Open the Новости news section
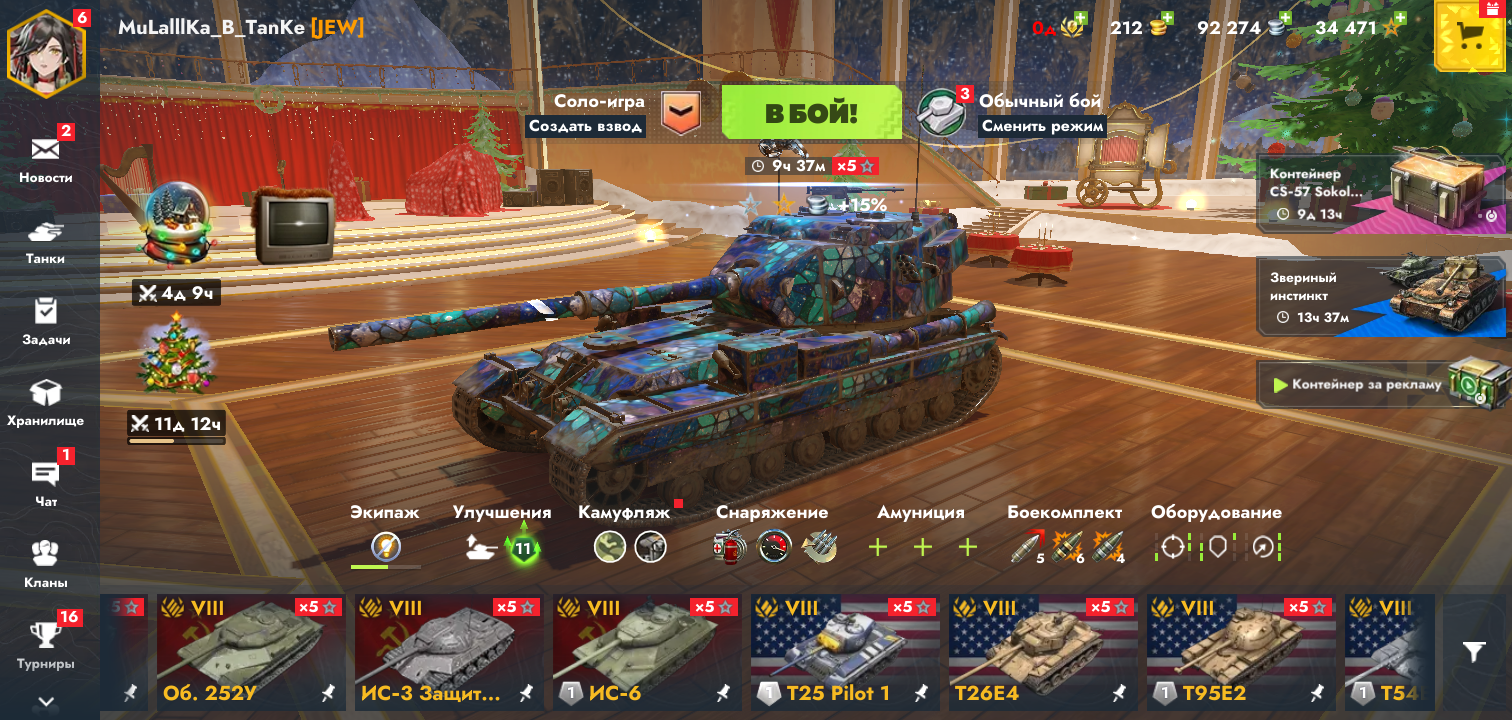This screenshot has height=720, width=1512. tap(46, 158)
